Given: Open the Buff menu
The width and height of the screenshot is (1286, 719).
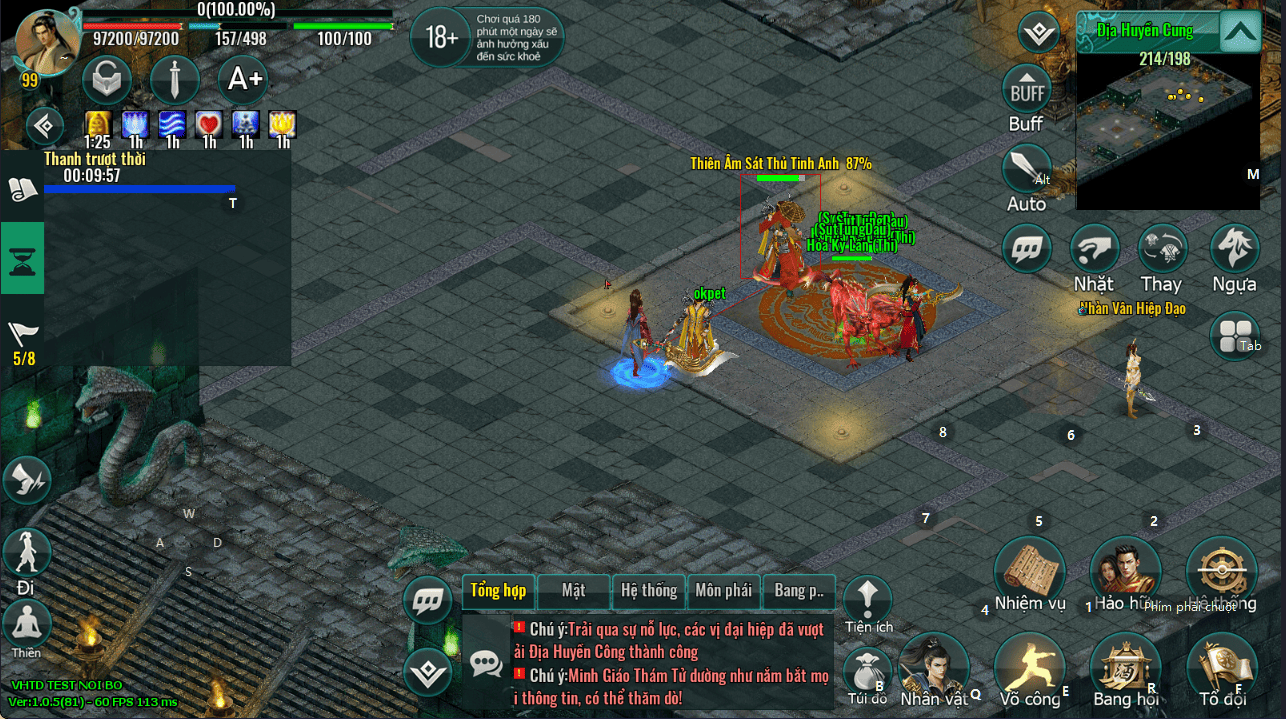Looking at the screenshot, I should 1027,91.
